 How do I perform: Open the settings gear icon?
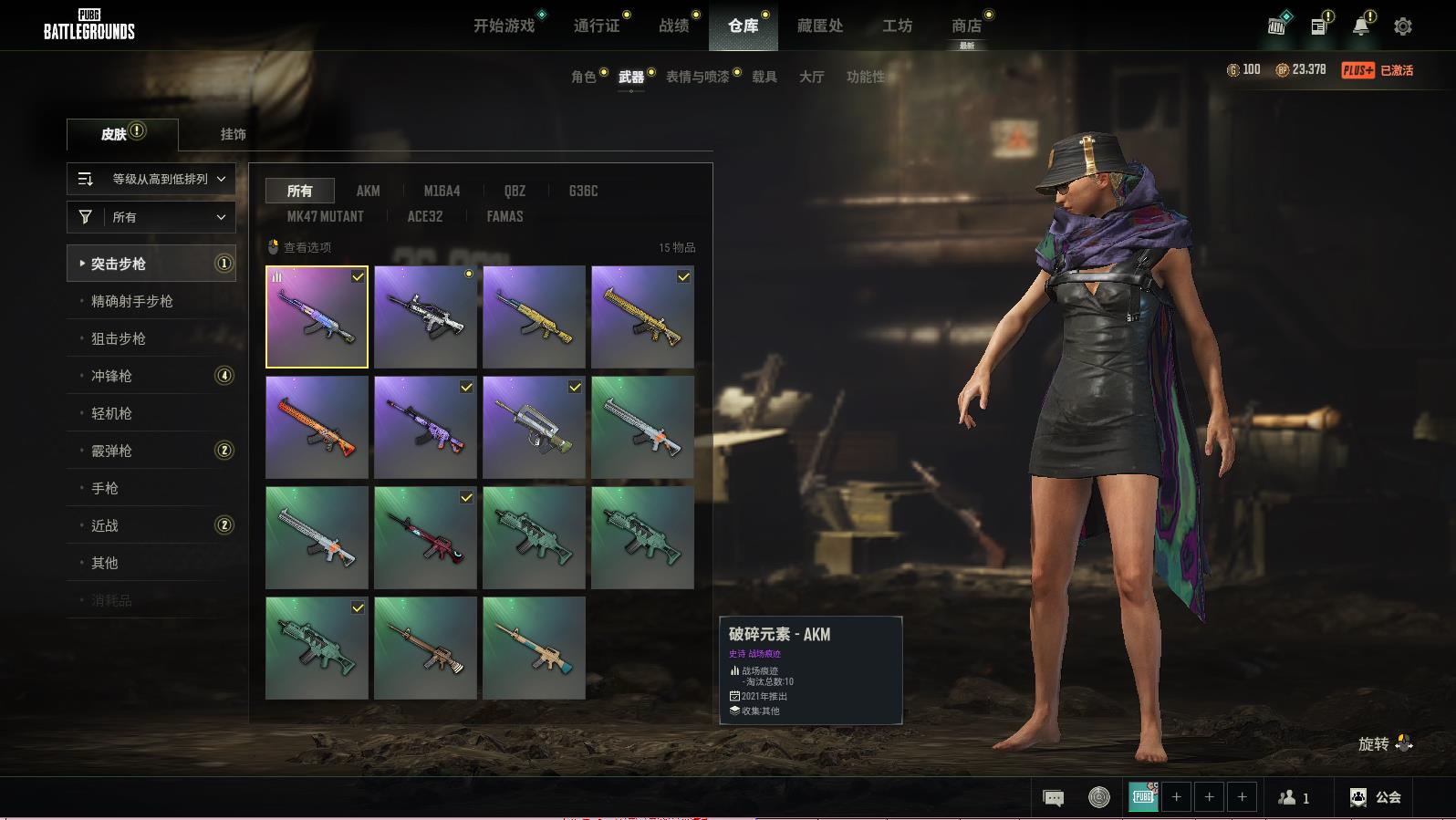(x=1402, y=26)
